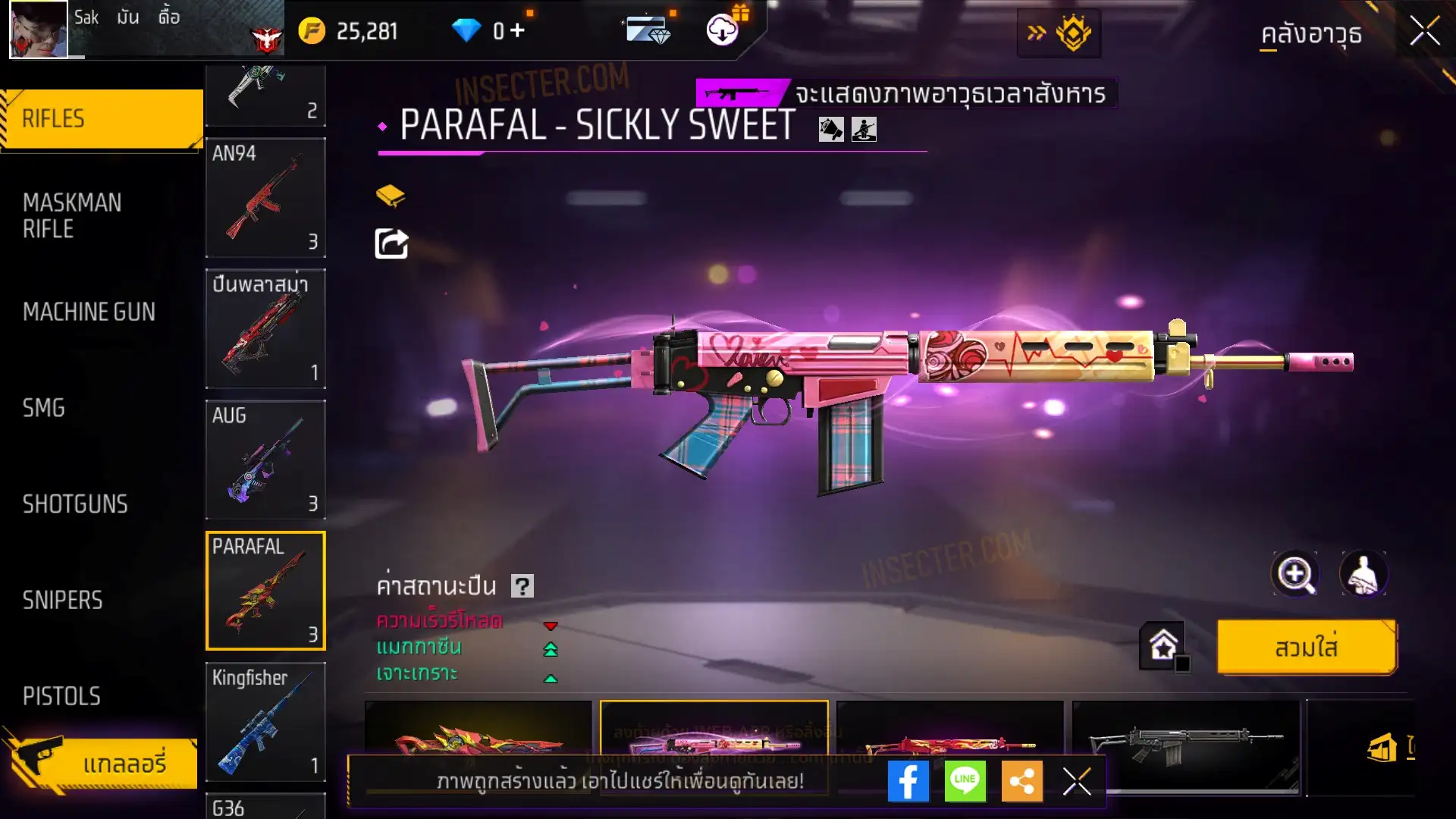
Task: Equip the skin with the yellow สวมใส่ button
Action: pyautogui.click(x=1306, y=648)
